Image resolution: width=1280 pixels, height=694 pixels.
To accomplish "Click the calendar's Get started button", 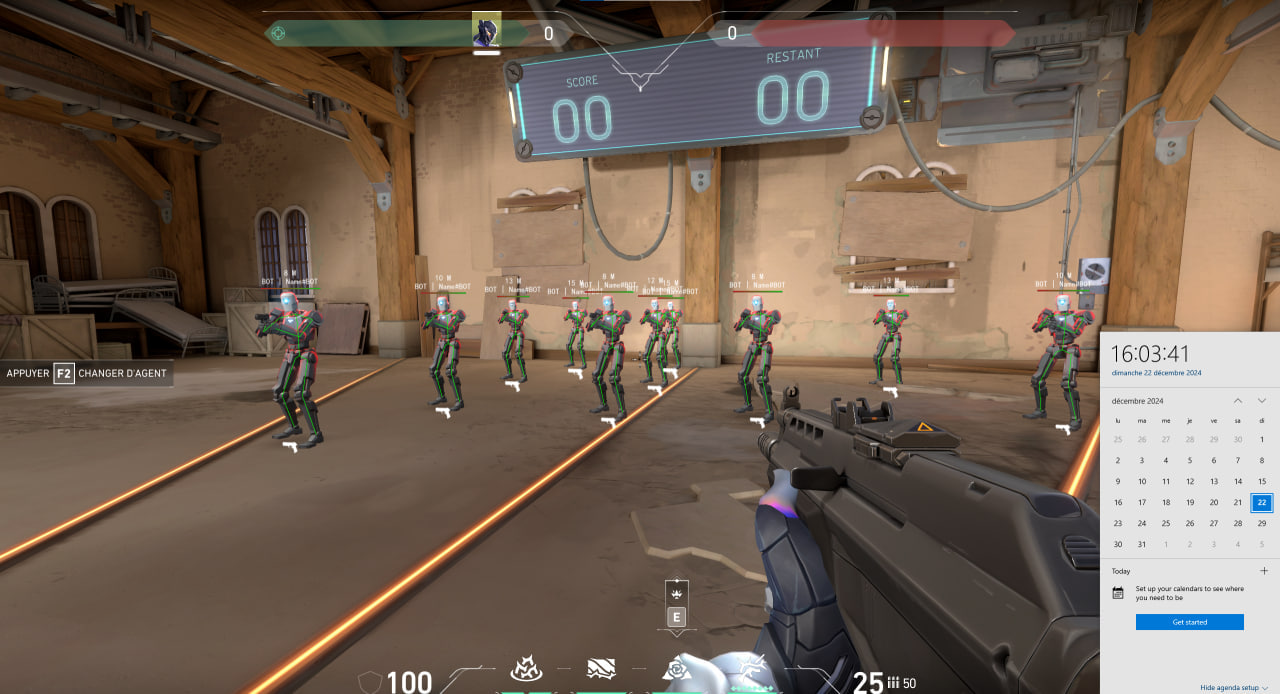I will (x=1189, y=622).
